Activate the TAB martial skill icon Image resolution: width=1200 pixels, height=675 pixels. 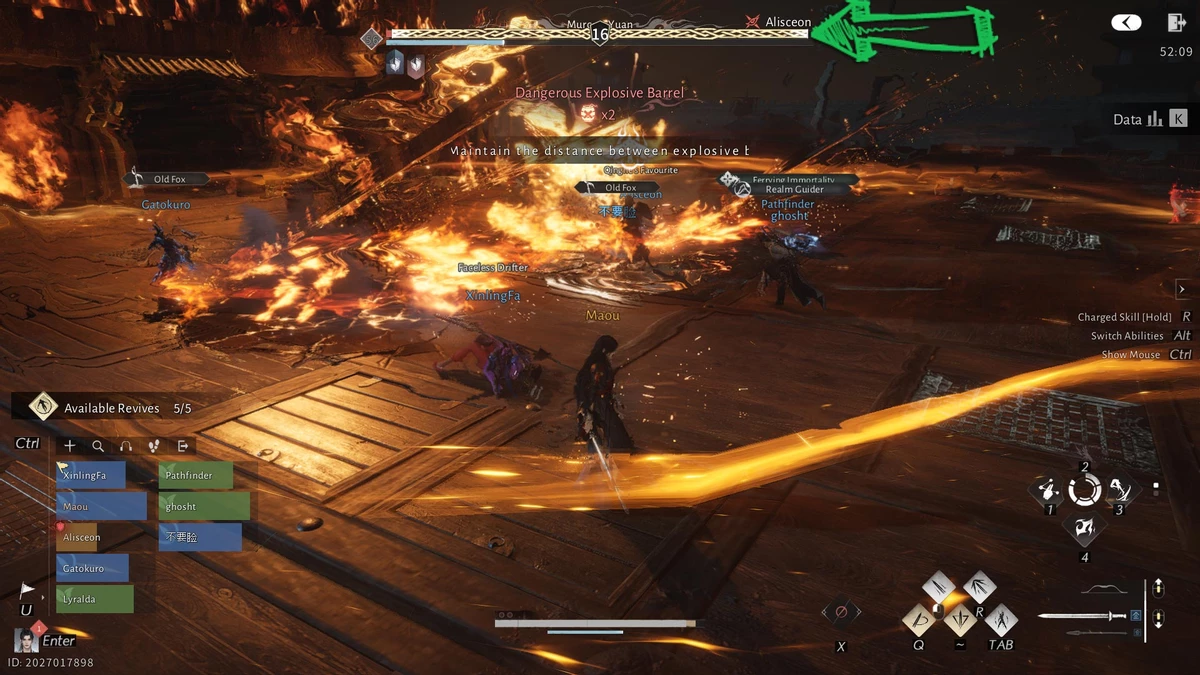coord(1000,621)
